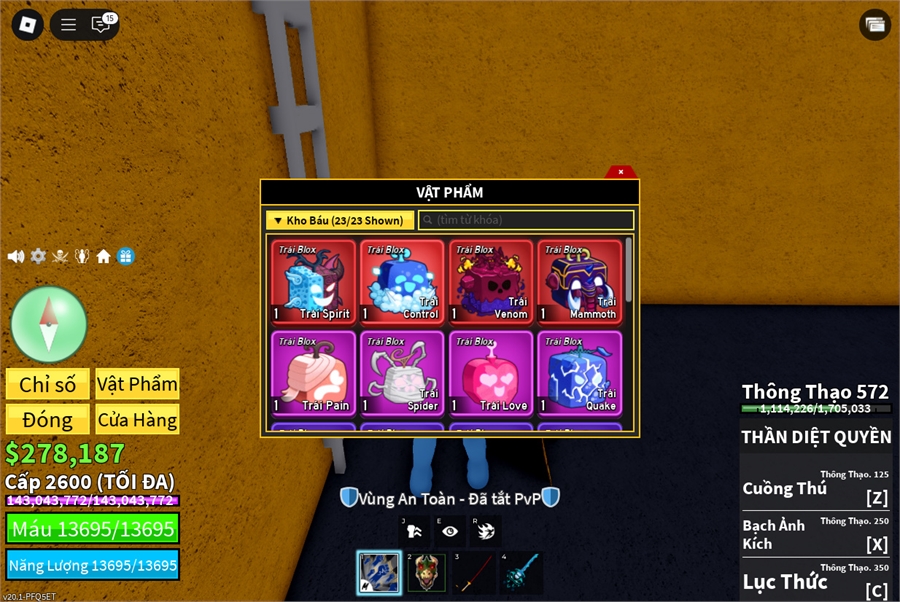Screen dimensions: 900x602
Task: Select the Trái Spider fruit
Action: tap(402, 373)
